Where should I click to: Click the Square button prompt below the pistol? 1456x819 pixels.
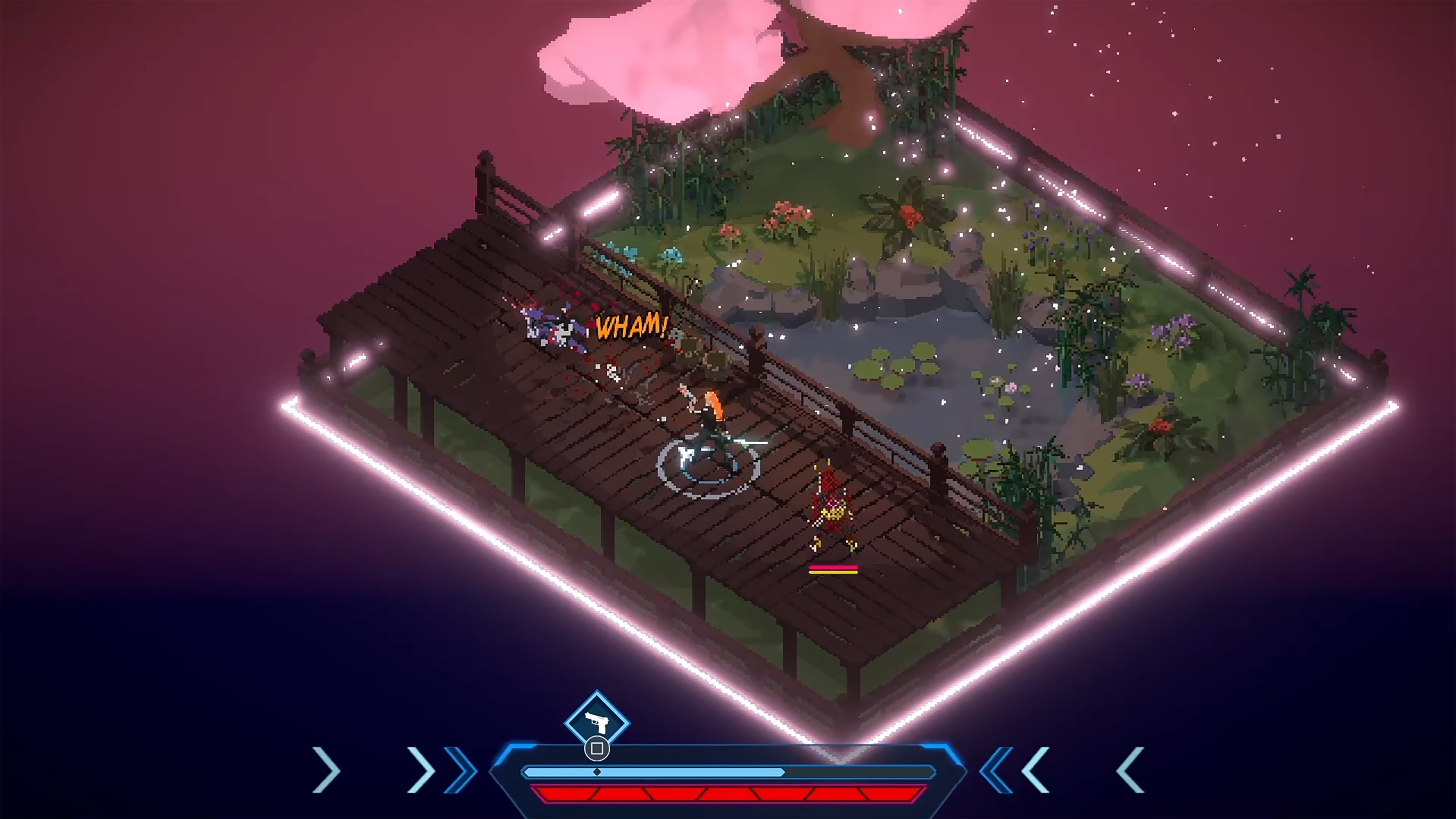pos(597,749)
